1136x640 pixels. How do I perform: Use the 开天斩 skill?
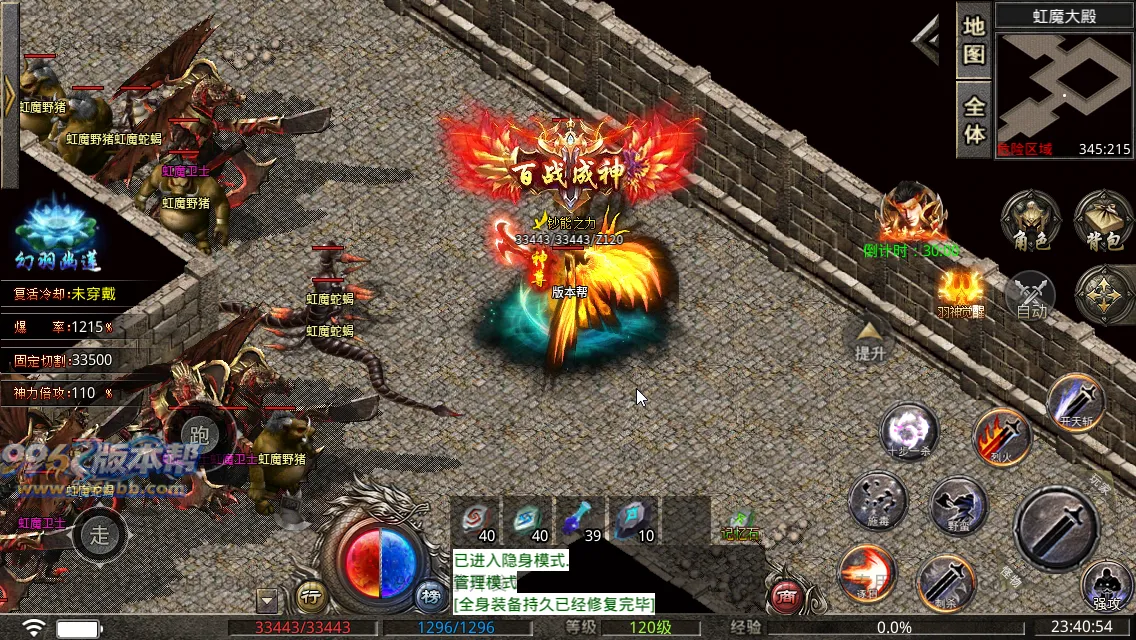point(1076,401)
